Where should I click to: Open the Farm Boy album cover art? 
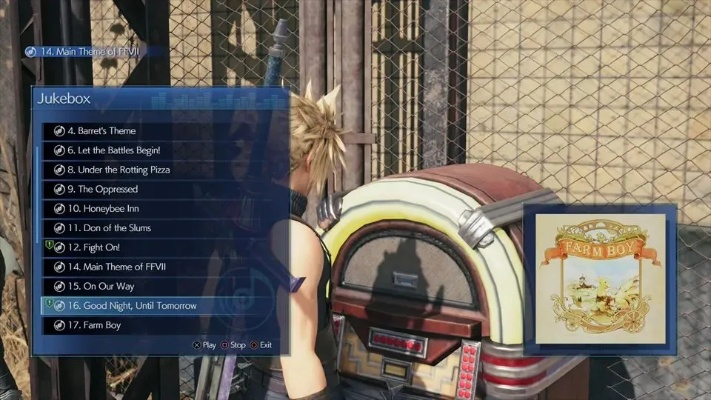click(600, 274)
